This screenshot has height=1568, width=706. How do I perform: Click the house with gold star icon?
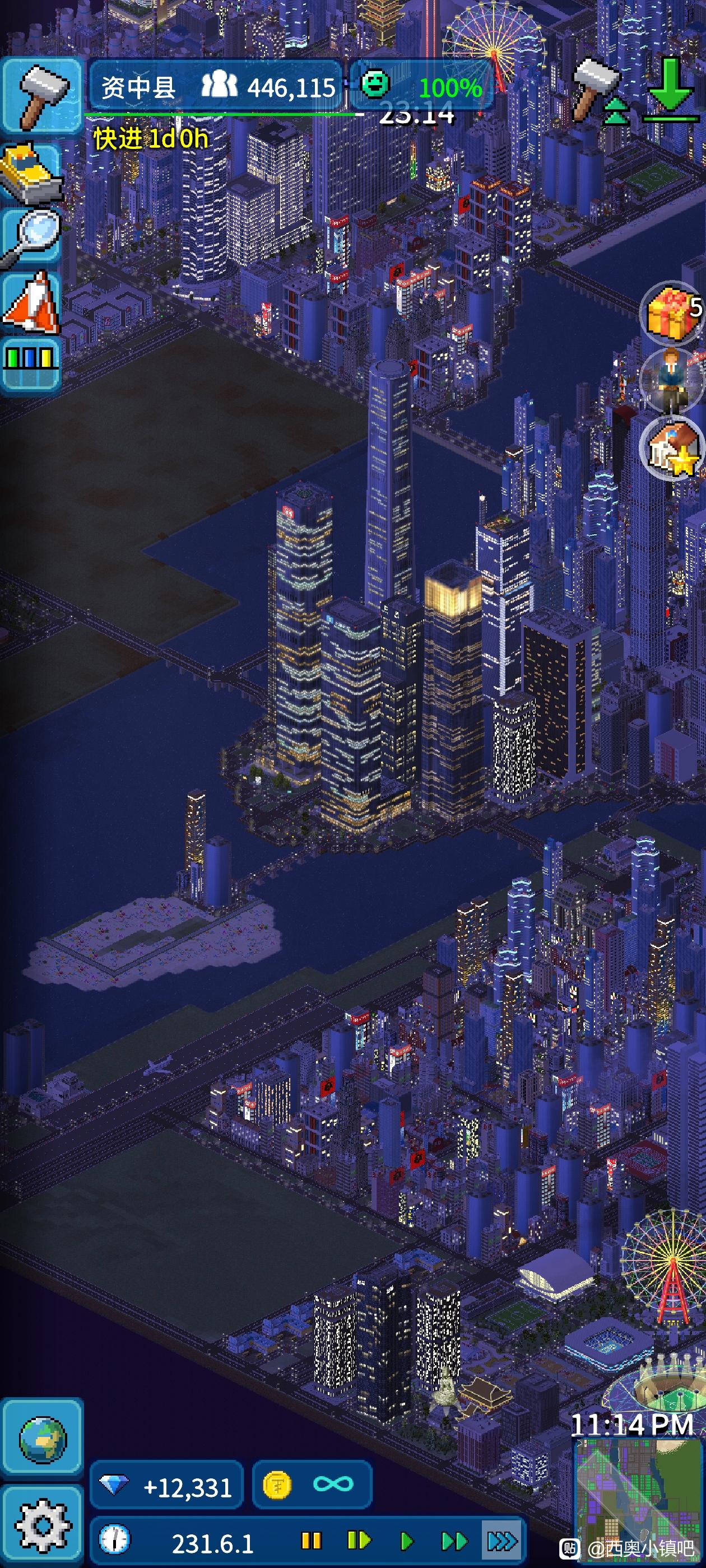coord(672,448)
